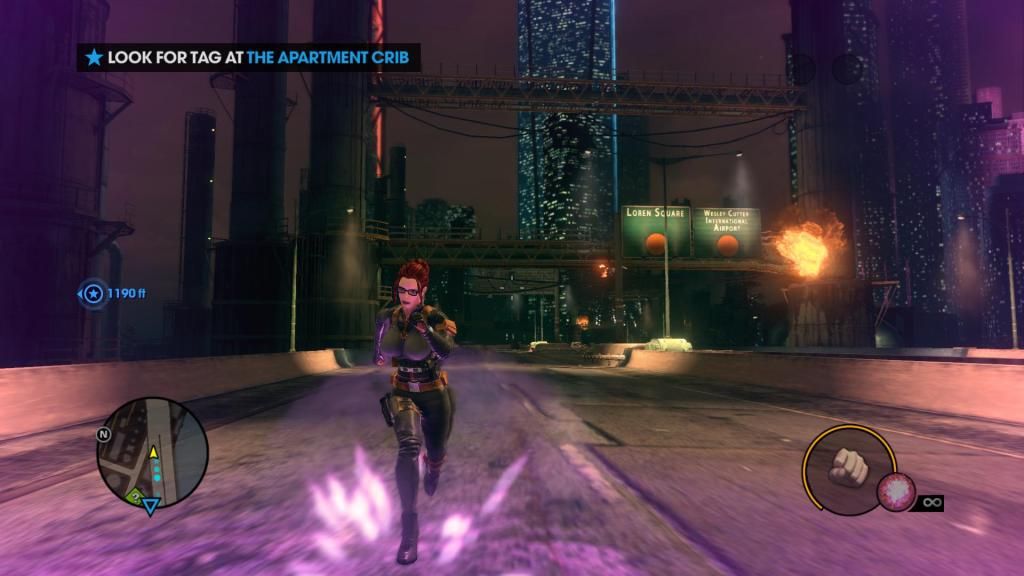Click the blue star waypoint distance marker

pos(93,293)
